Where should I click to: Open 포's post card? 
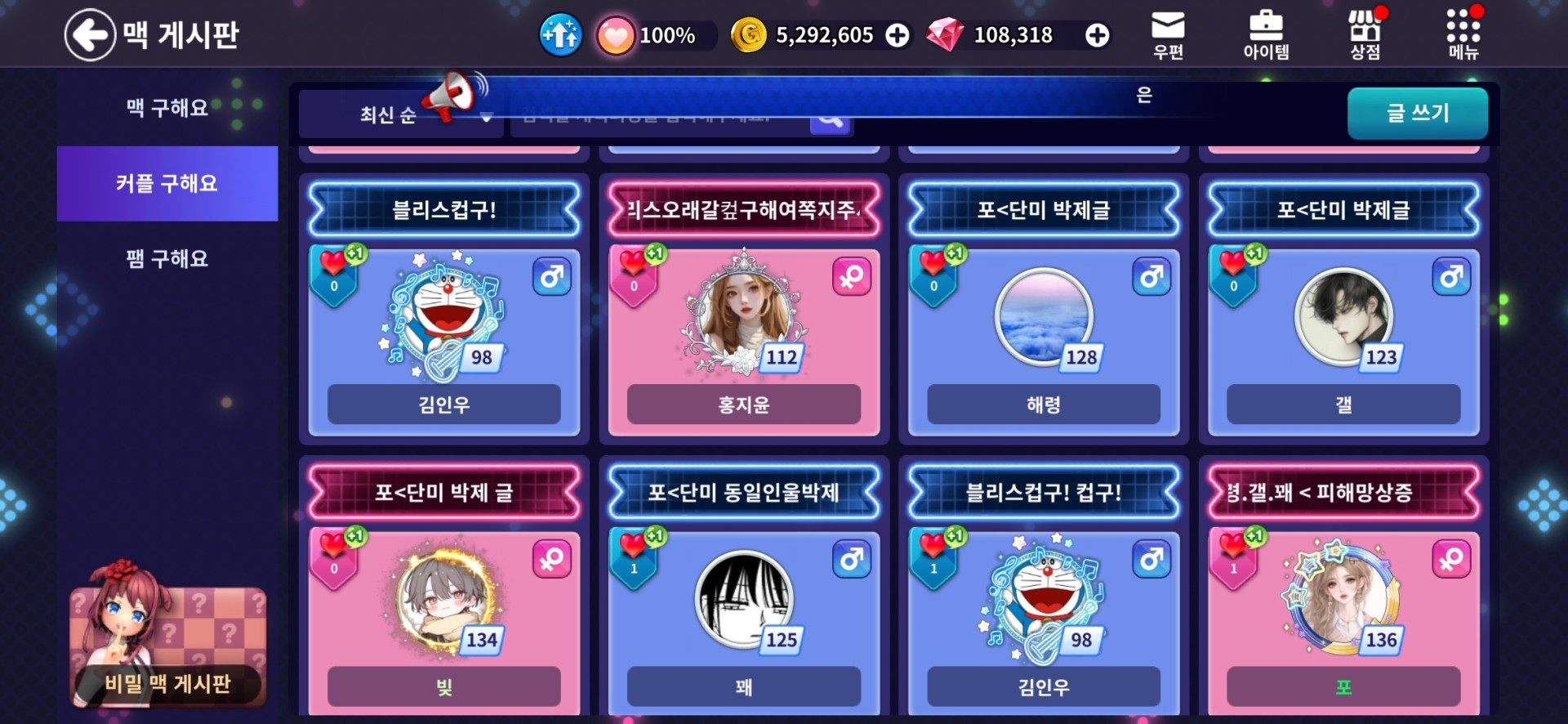(1343, 609)
